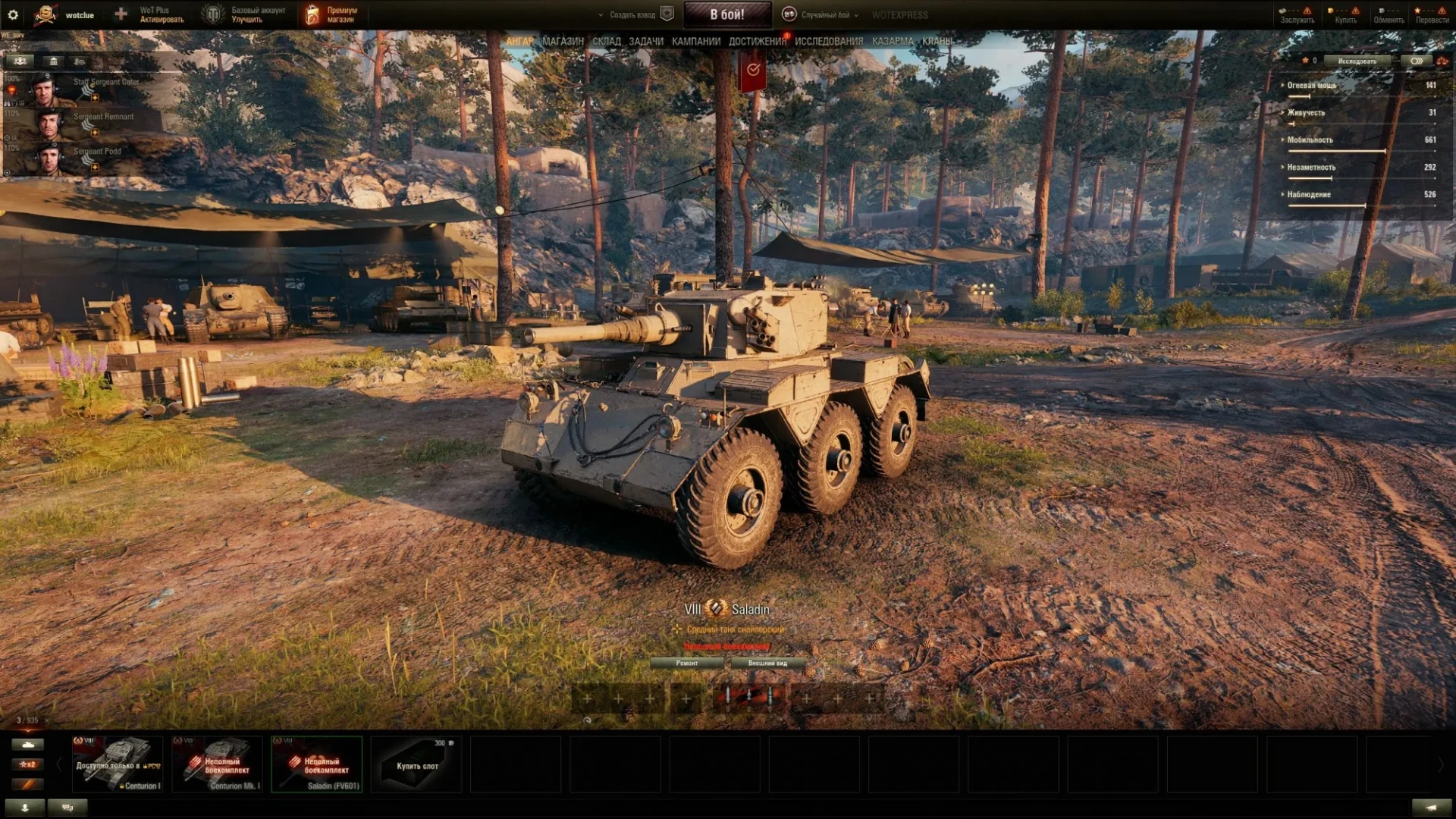Image resolution: width=1456 pixels, height=819 pixels.
Task: Open the Случайный бой battle mode dropdown
Action: click(x=826, y=14)
